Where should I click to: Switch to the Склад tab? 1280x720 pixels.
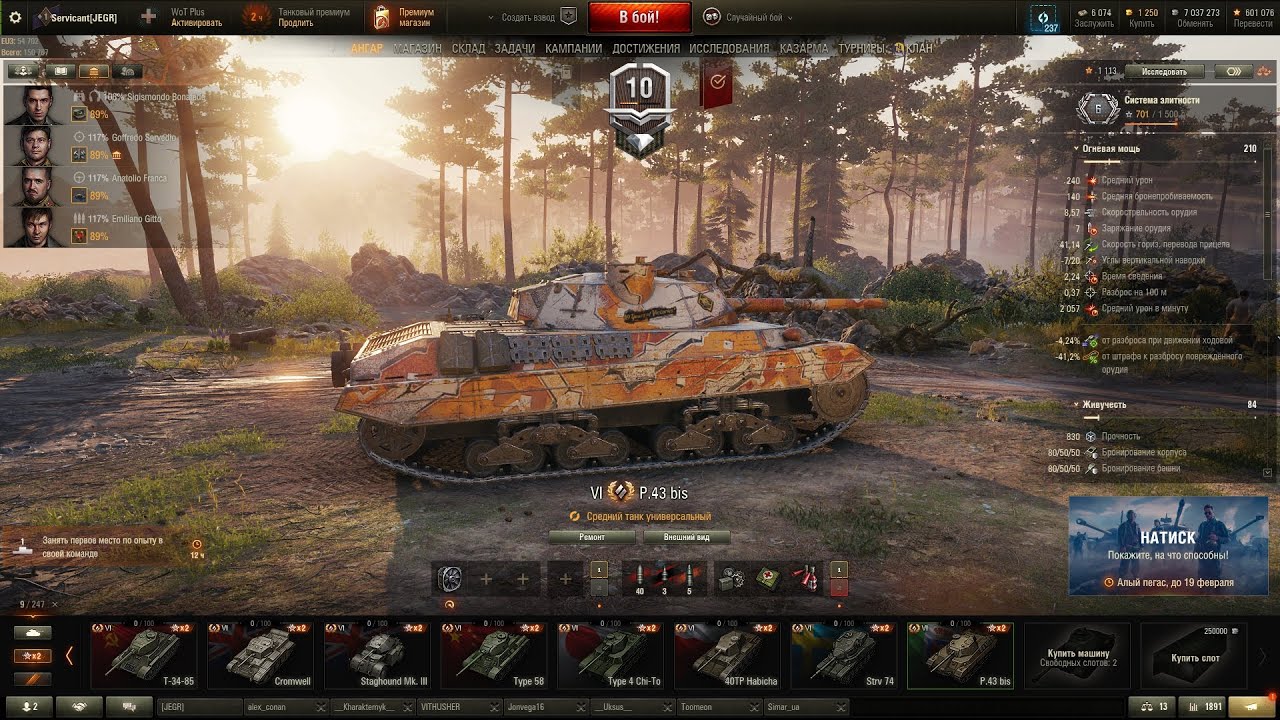click(468, 48)
